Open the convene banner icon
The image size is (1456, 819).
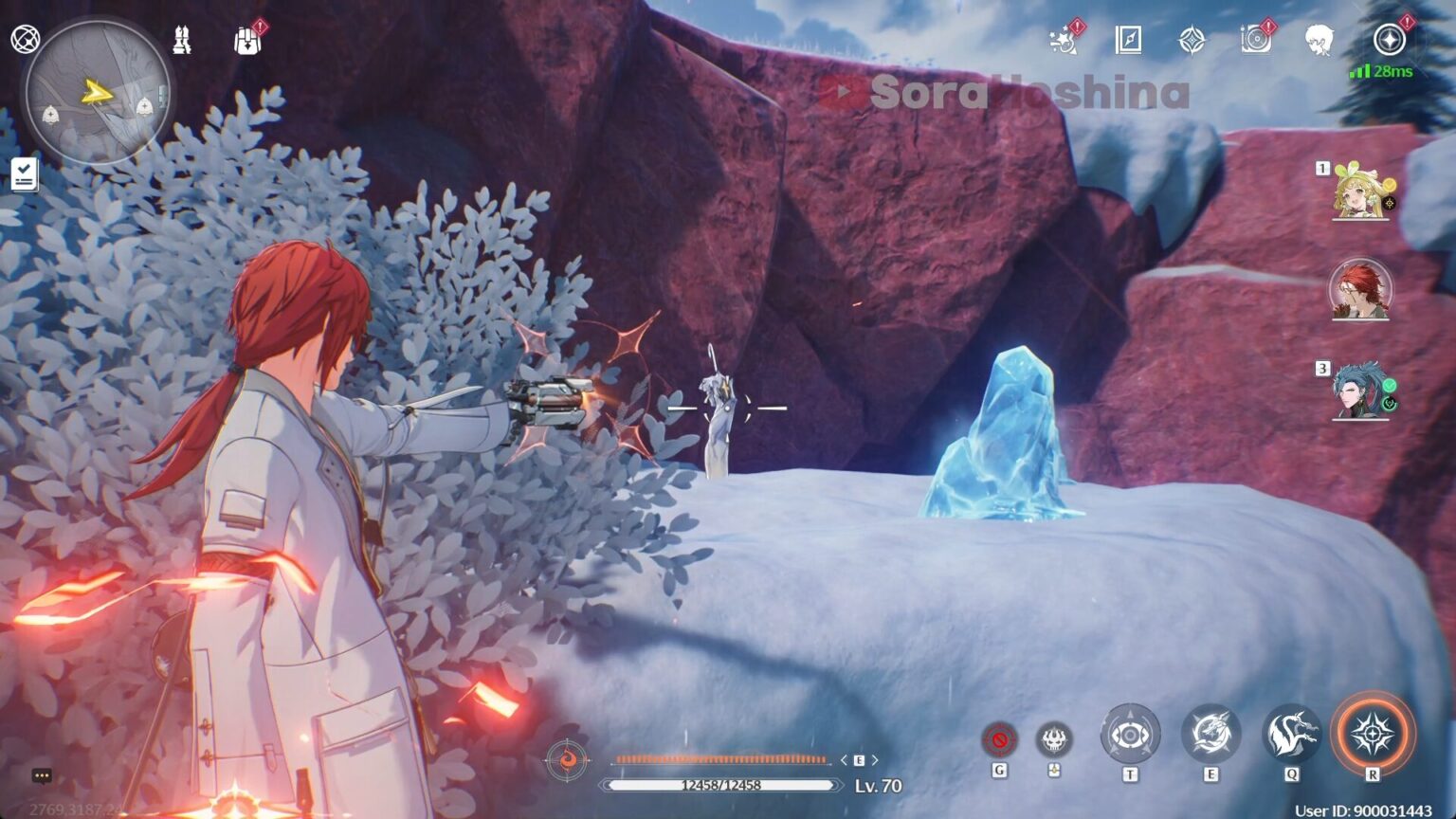(1191, 42)
